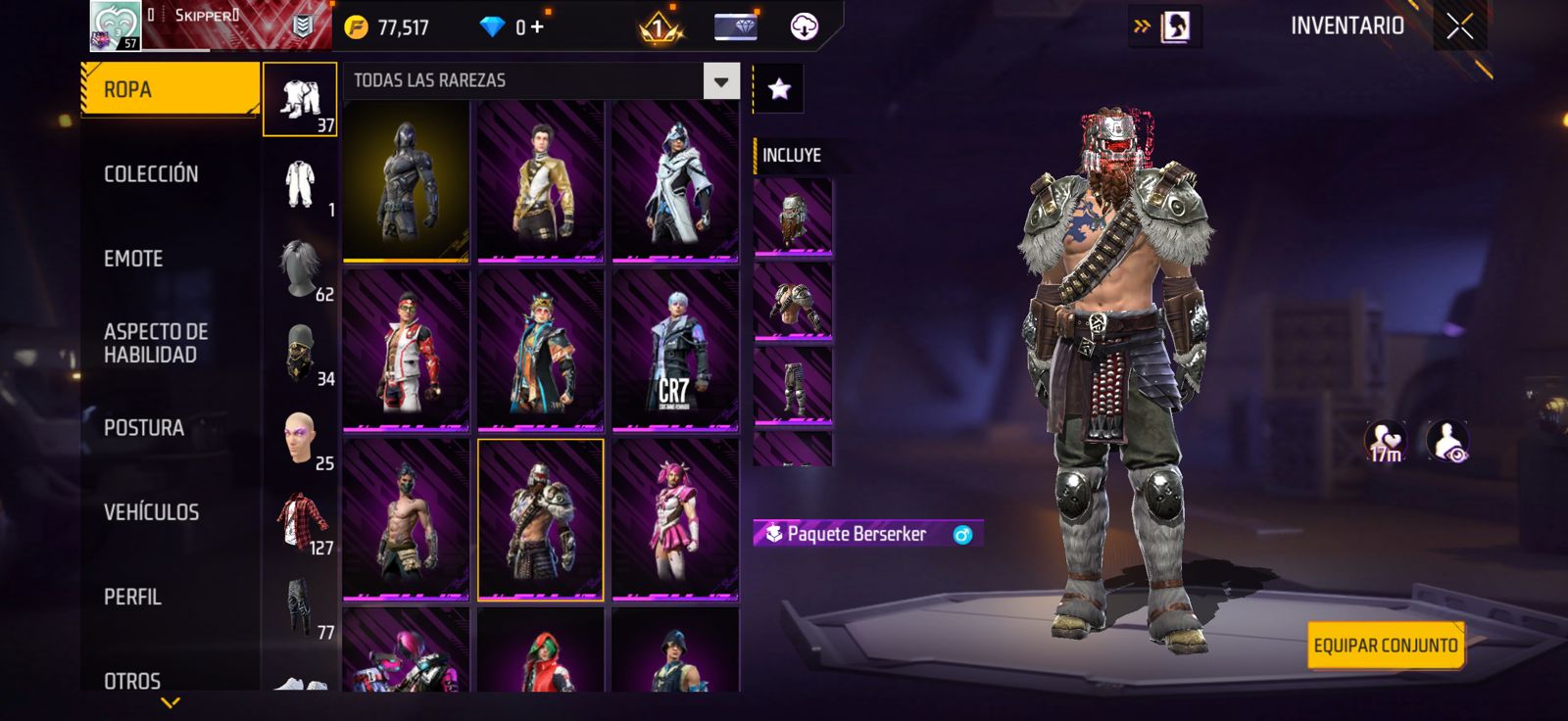Select the Ropa category tab
Screen dimensions: 1568x721
point(169,89)
